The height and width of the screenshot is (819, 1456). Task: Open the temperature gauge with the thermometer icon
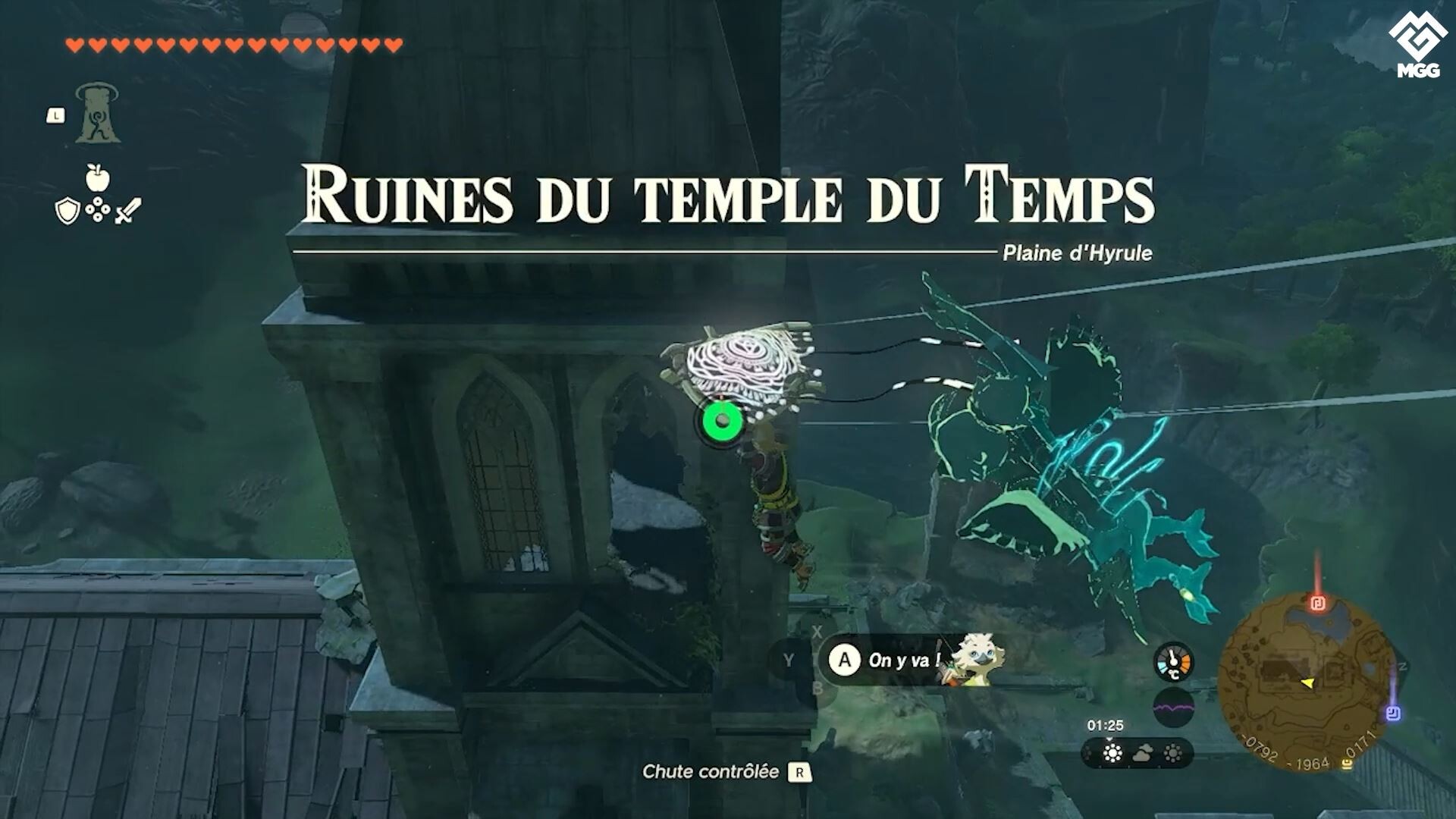point(1172,661)
